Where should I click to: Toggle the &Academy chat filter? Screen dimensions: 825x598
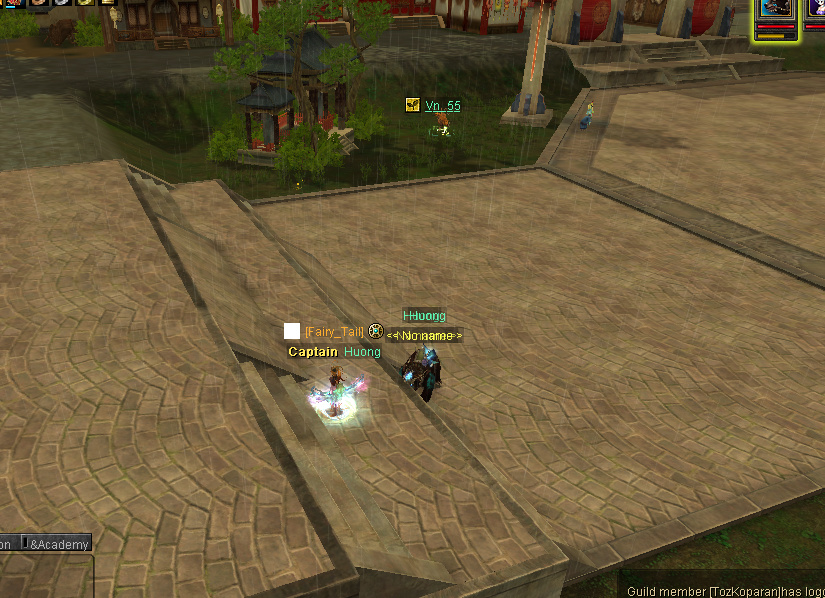tap(58, 545)
